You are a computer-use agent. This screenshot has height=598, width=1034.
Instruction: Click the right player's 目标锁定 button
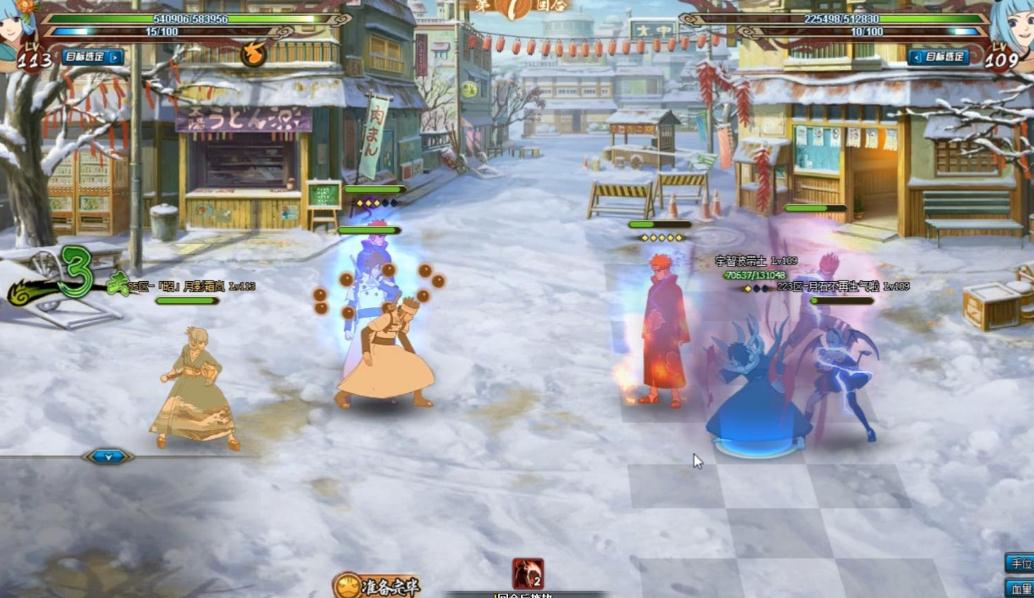point(939,57)
